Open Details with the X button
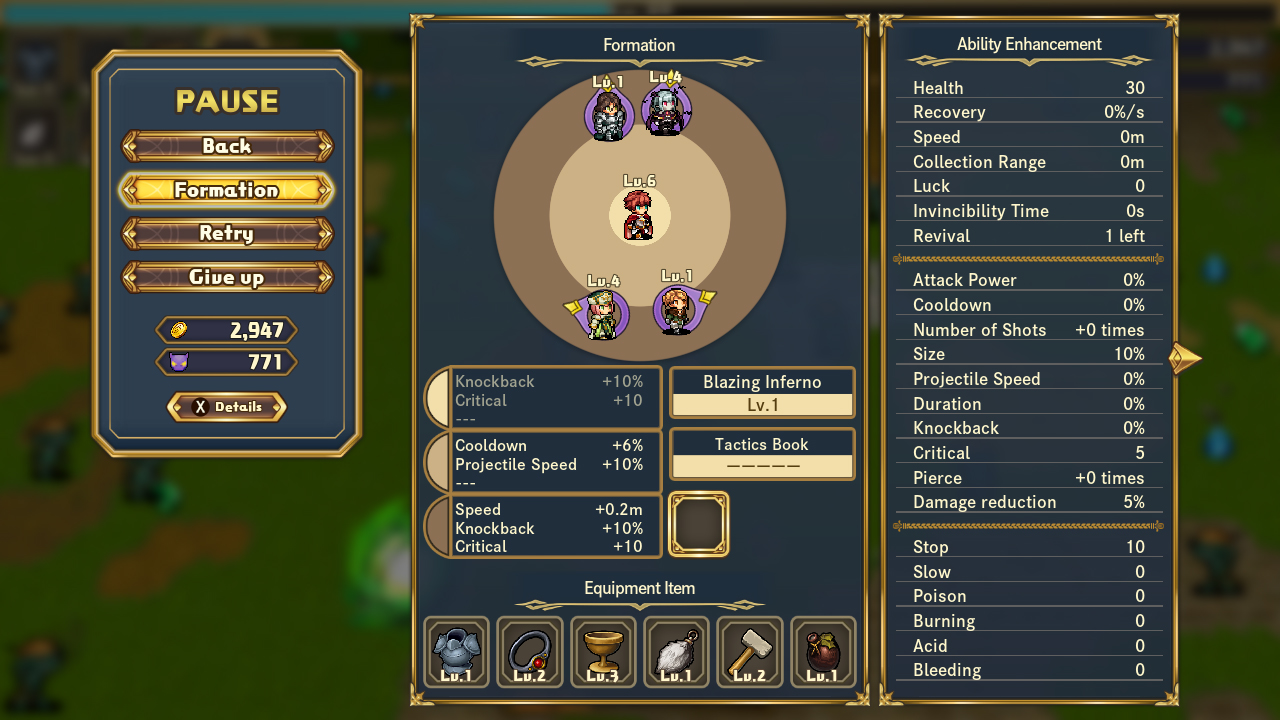 coord(227,407)
